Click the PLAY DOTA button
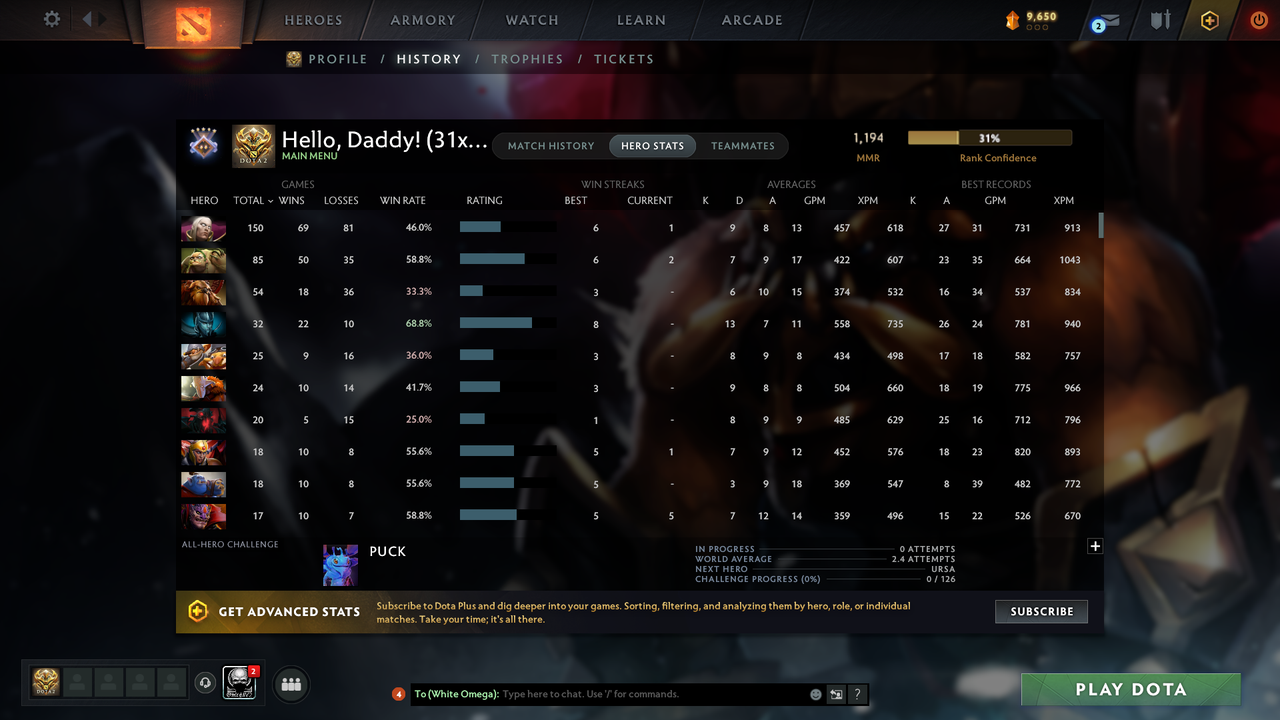 [x=1130, y=689]
